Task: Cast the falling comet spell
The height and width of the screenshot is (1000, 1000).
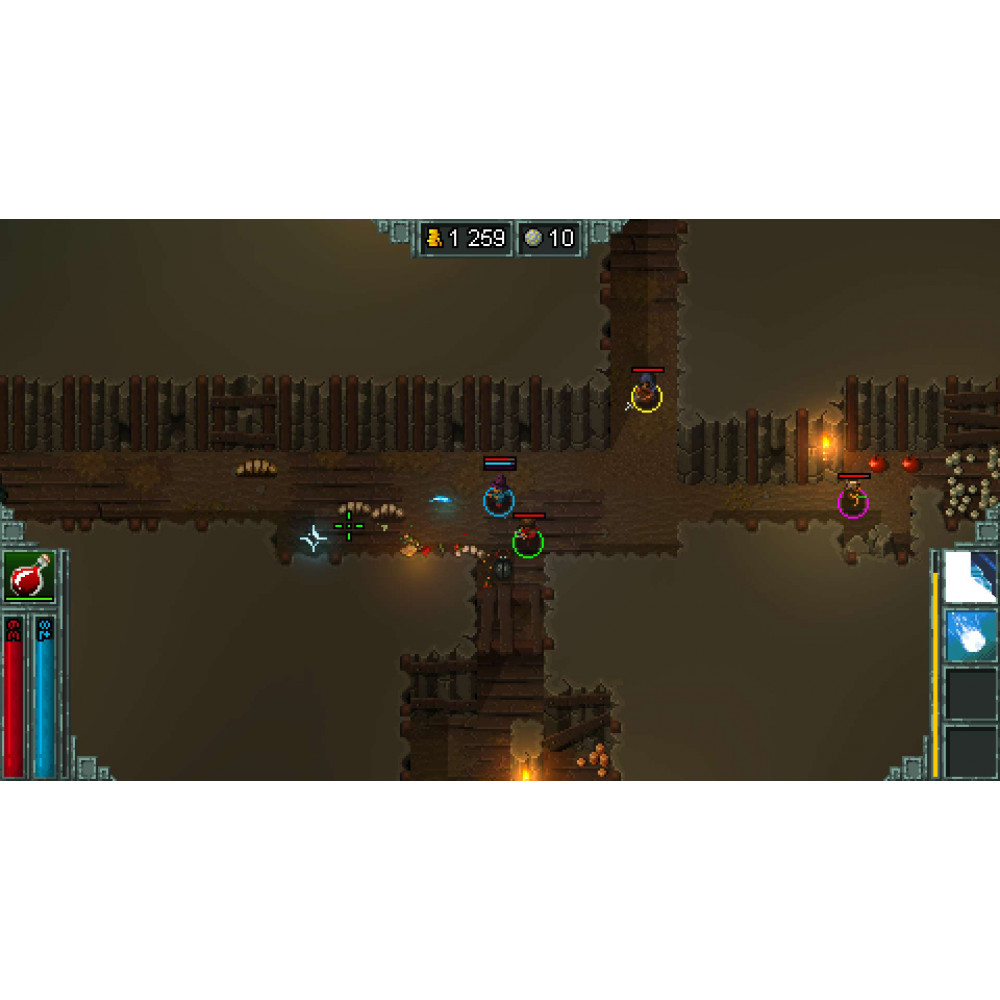Action: (970, 636)
